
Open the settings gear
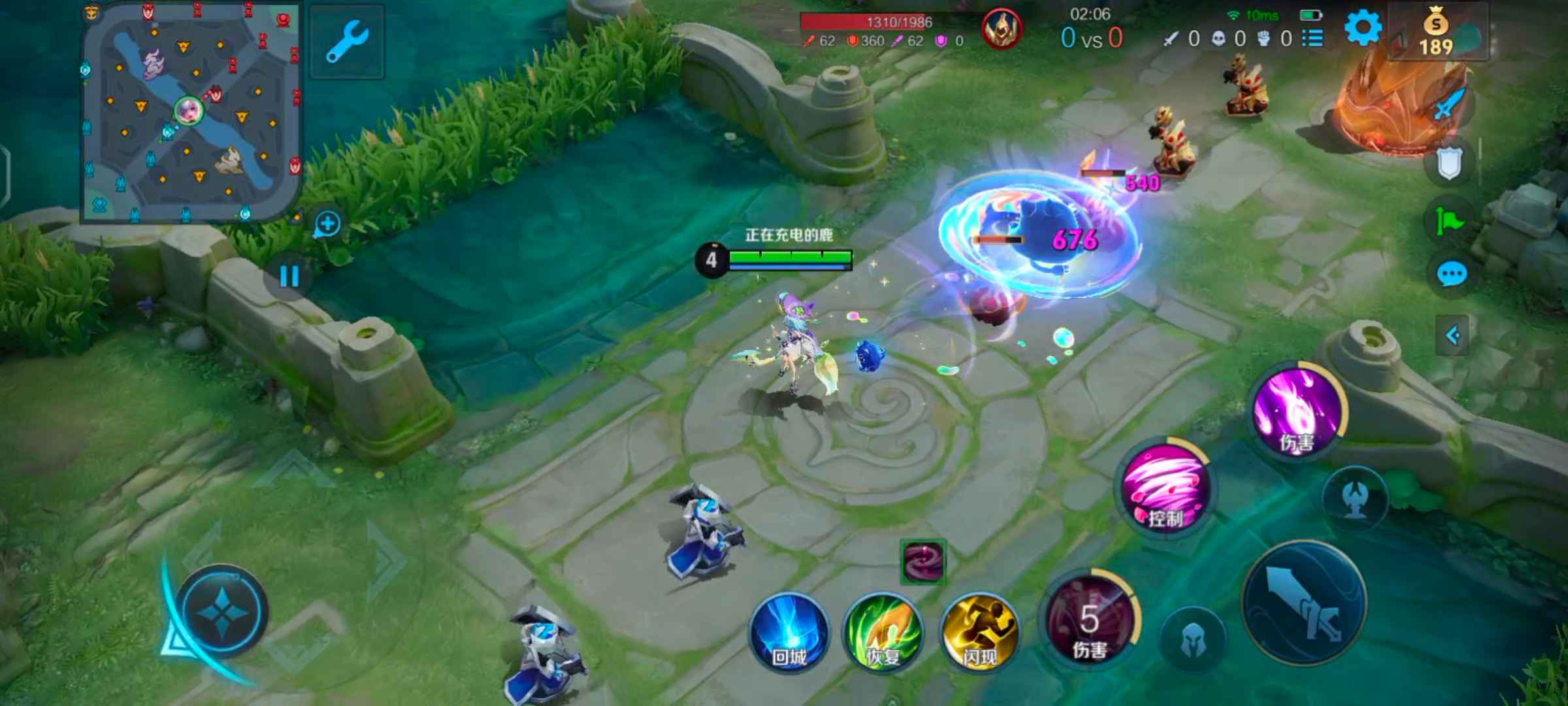tap(1363, 29)
